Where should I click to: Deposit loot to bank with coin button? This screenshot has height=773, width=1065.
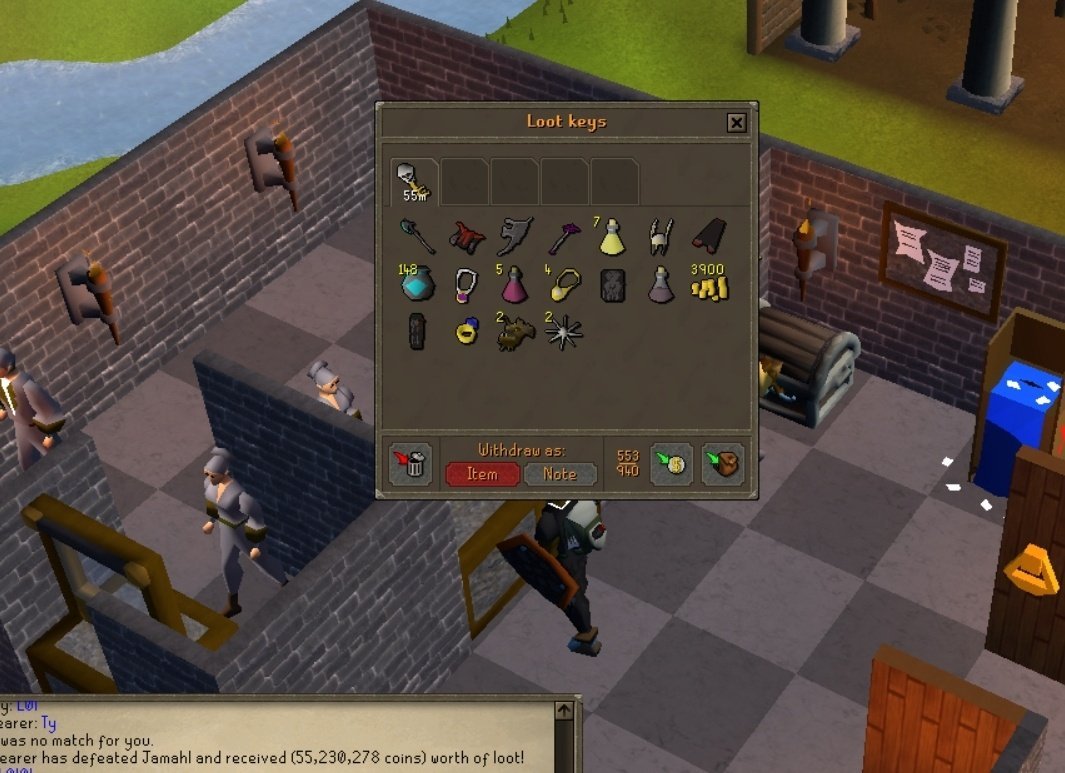click(672, 465)
